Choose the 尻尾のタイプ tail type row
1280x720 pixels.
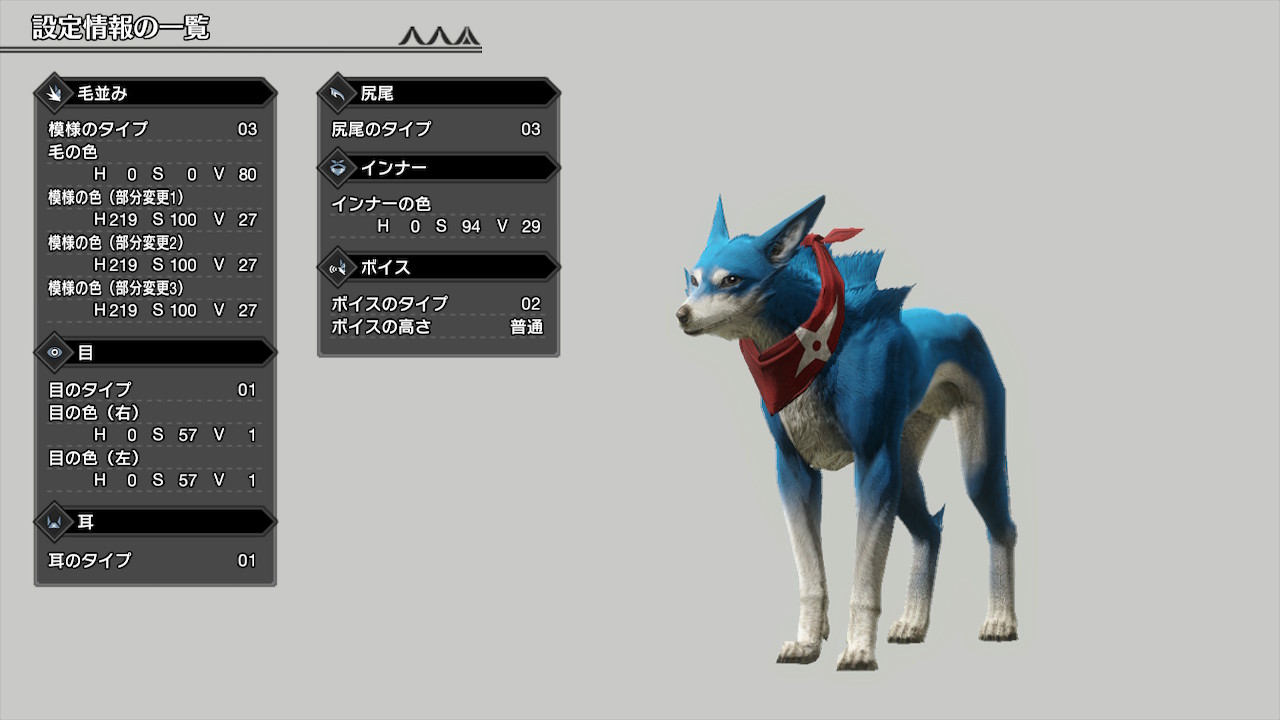[436, 129]
